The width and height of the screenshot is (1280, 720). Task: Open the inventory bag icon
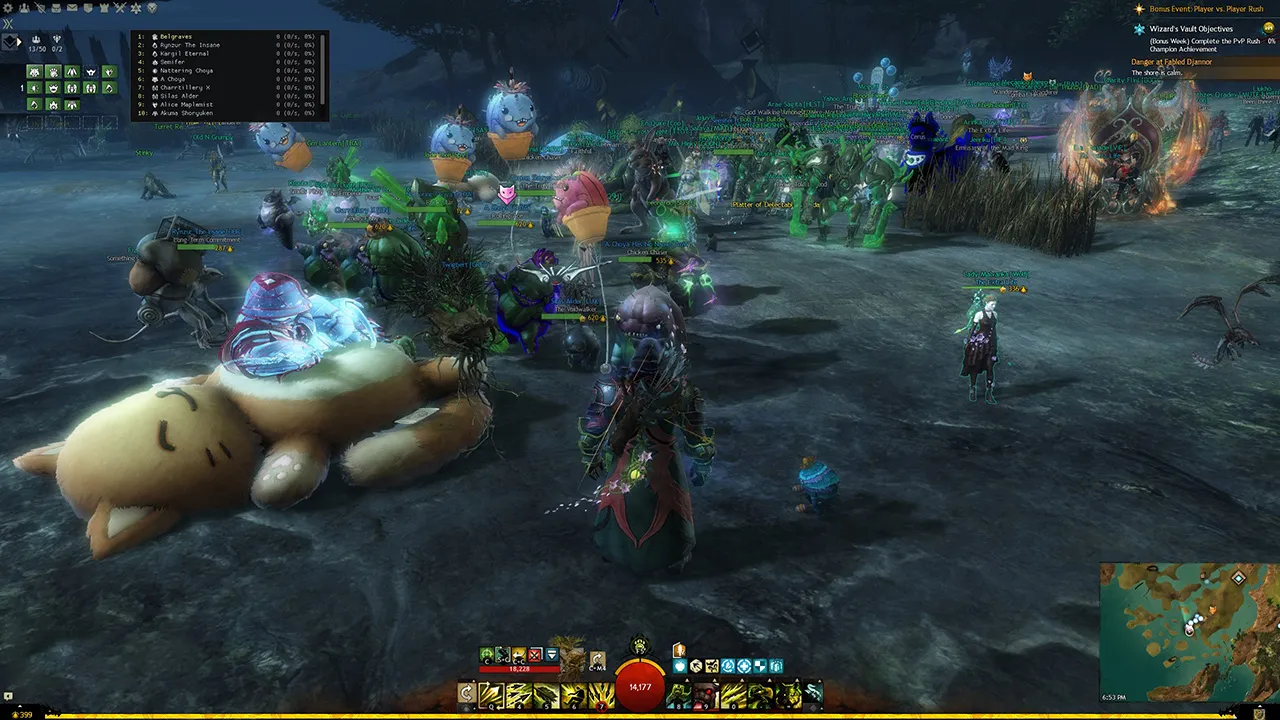click(x=56, y=7)
